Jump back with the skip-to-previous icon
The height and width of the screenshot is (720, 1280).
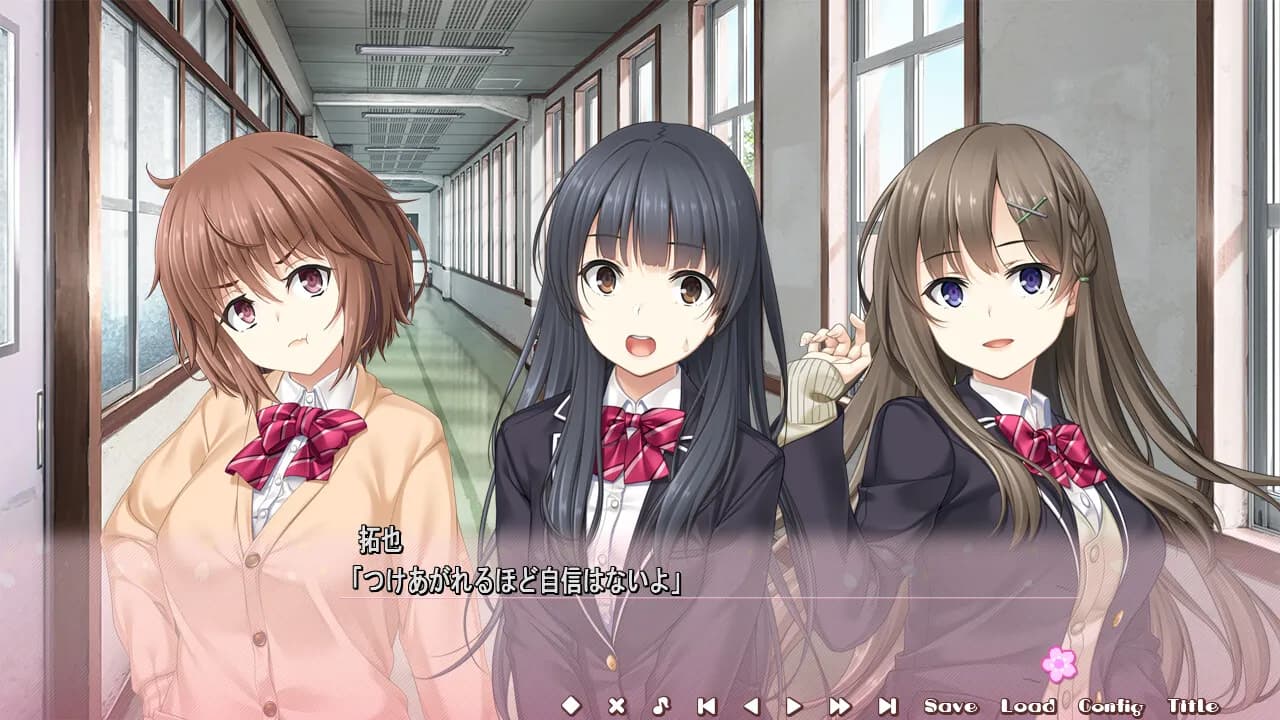coord(706,706)
